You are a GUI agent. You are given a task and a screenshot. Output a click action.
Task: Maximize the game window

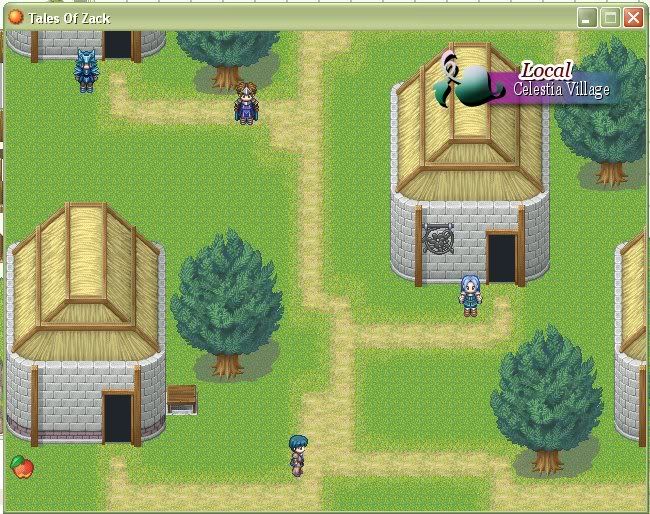(x=610, y=17)
